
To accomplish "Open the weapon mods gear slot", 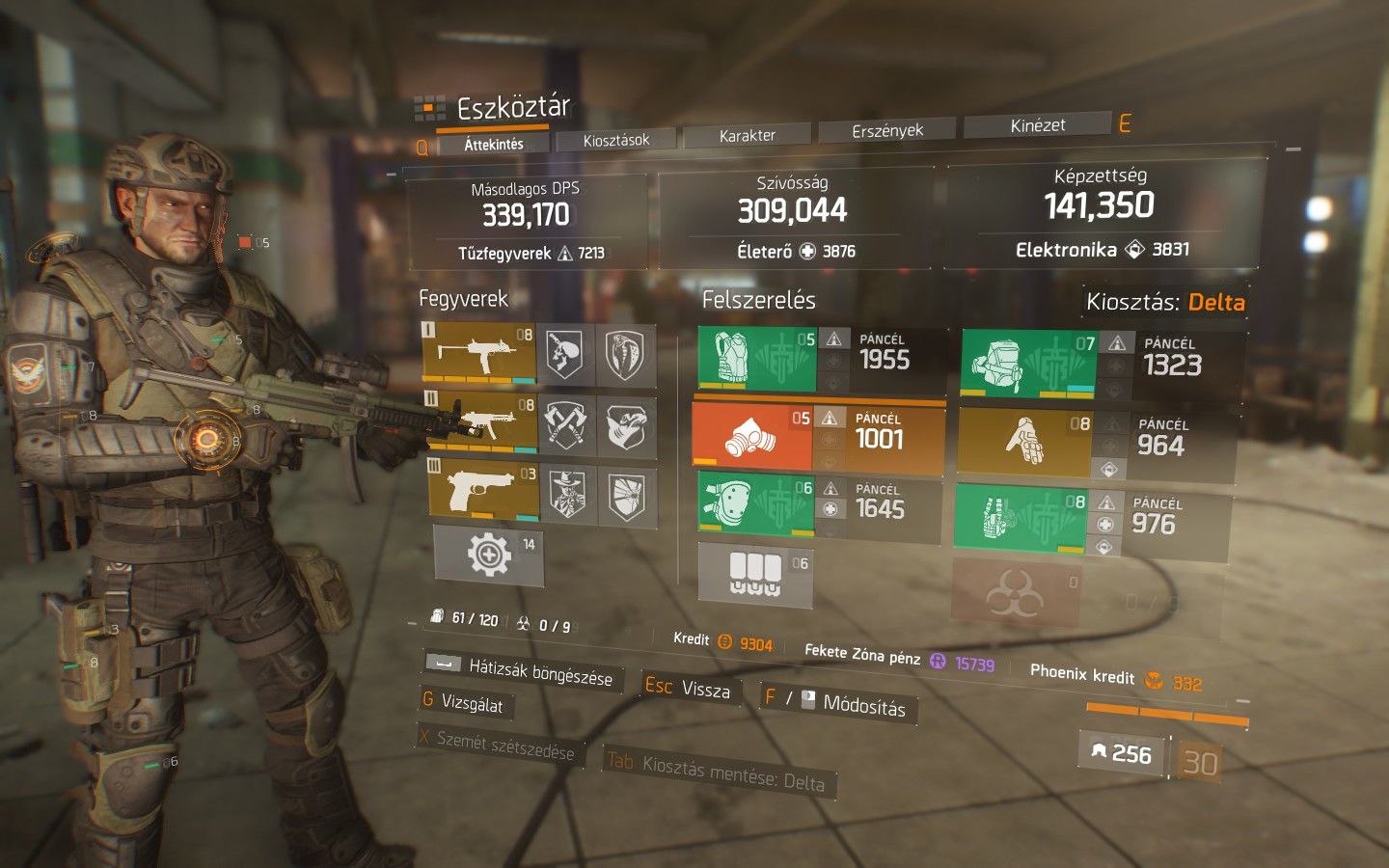I will pos(489,555).
